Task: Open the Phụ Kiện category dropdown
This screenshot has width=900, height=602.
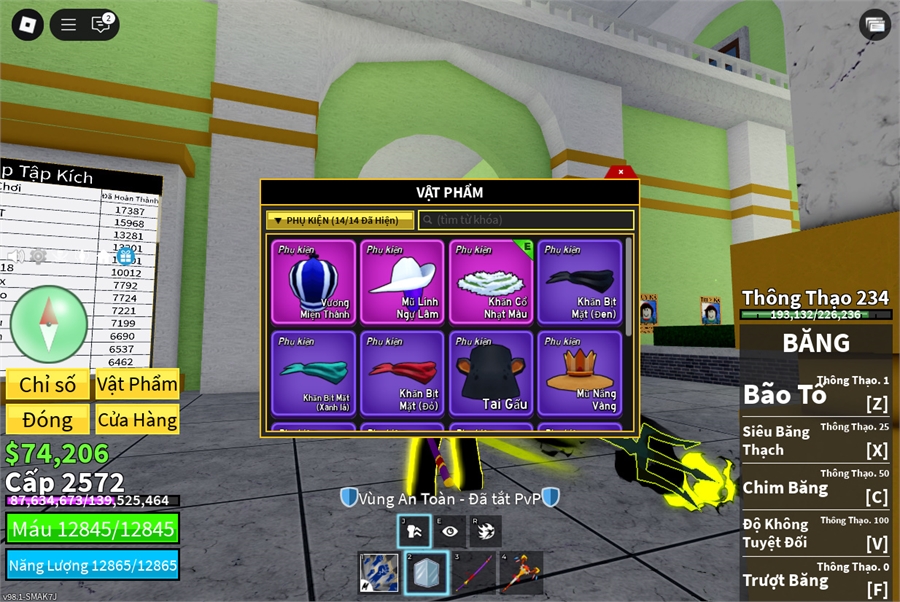Action: coord(339,220)
